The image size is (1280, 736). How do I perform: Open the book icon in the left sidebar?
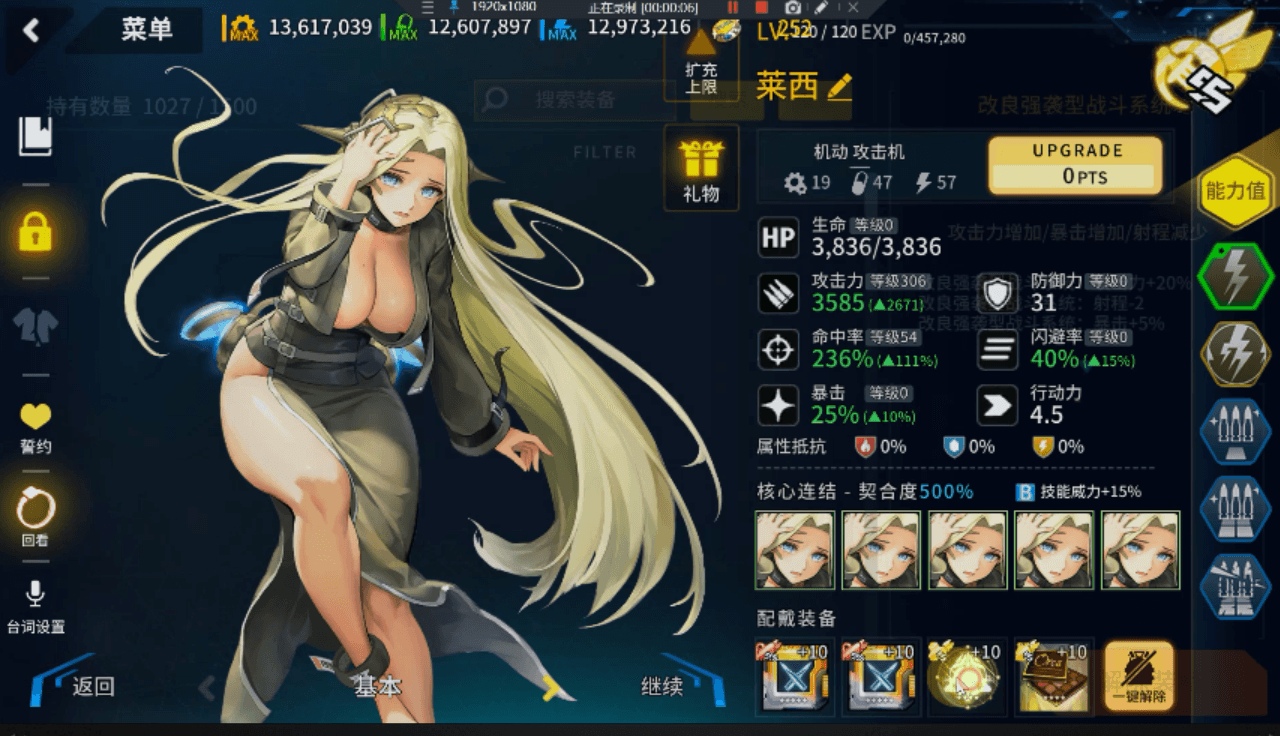pos(35,136)
